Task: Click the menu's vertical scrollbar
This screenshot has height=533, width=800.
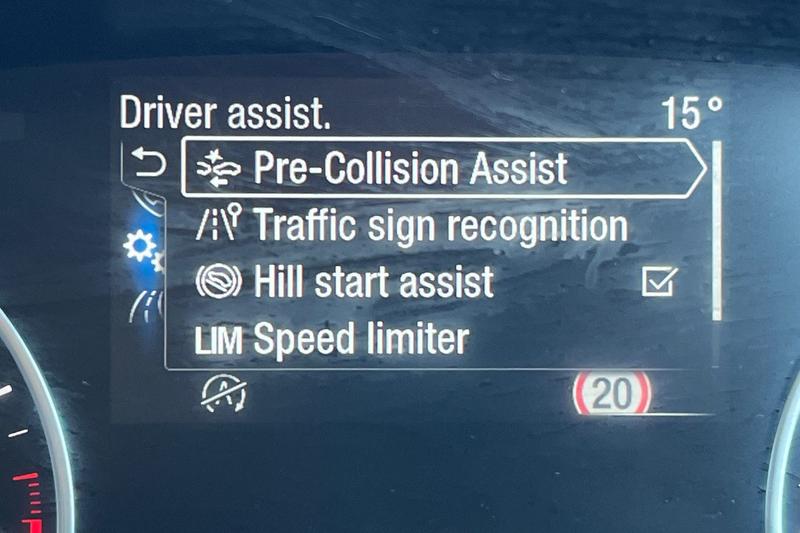Action: tap(716, 232)
